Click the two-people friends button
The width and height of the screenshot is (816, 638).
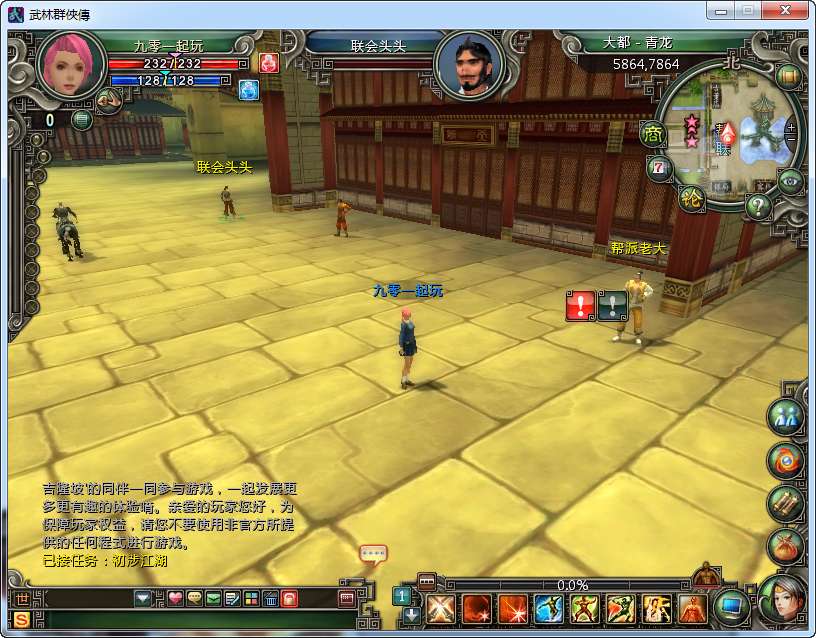pyautogui.click(x=785, y=417)
